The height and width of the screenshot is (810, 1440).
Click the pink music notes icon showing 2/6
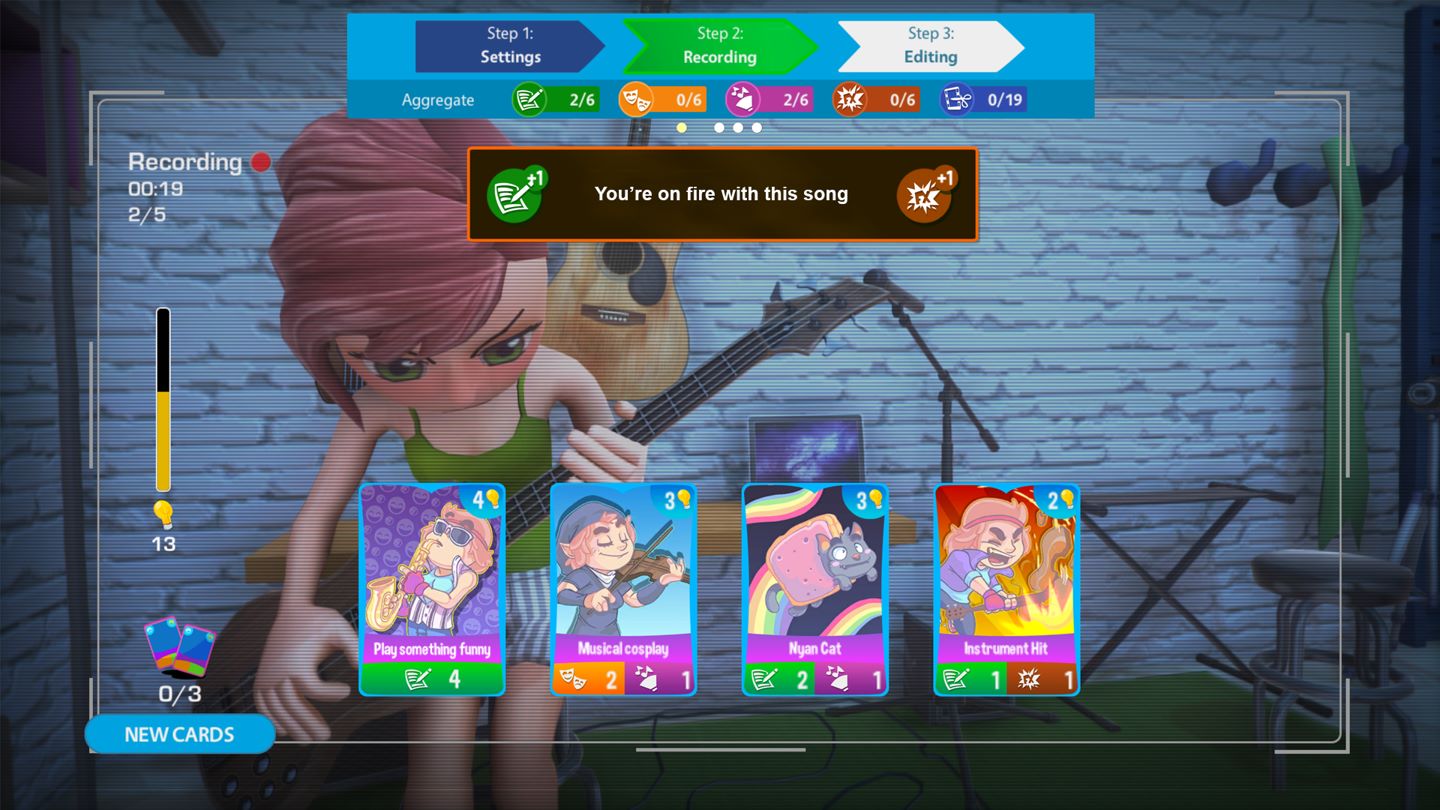pos(744,99)
